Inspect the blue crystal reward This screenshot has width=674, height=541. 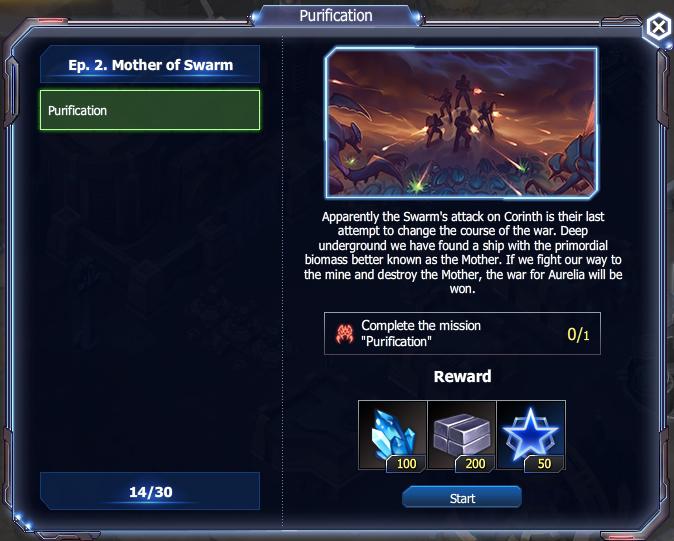tap(393, 435)
